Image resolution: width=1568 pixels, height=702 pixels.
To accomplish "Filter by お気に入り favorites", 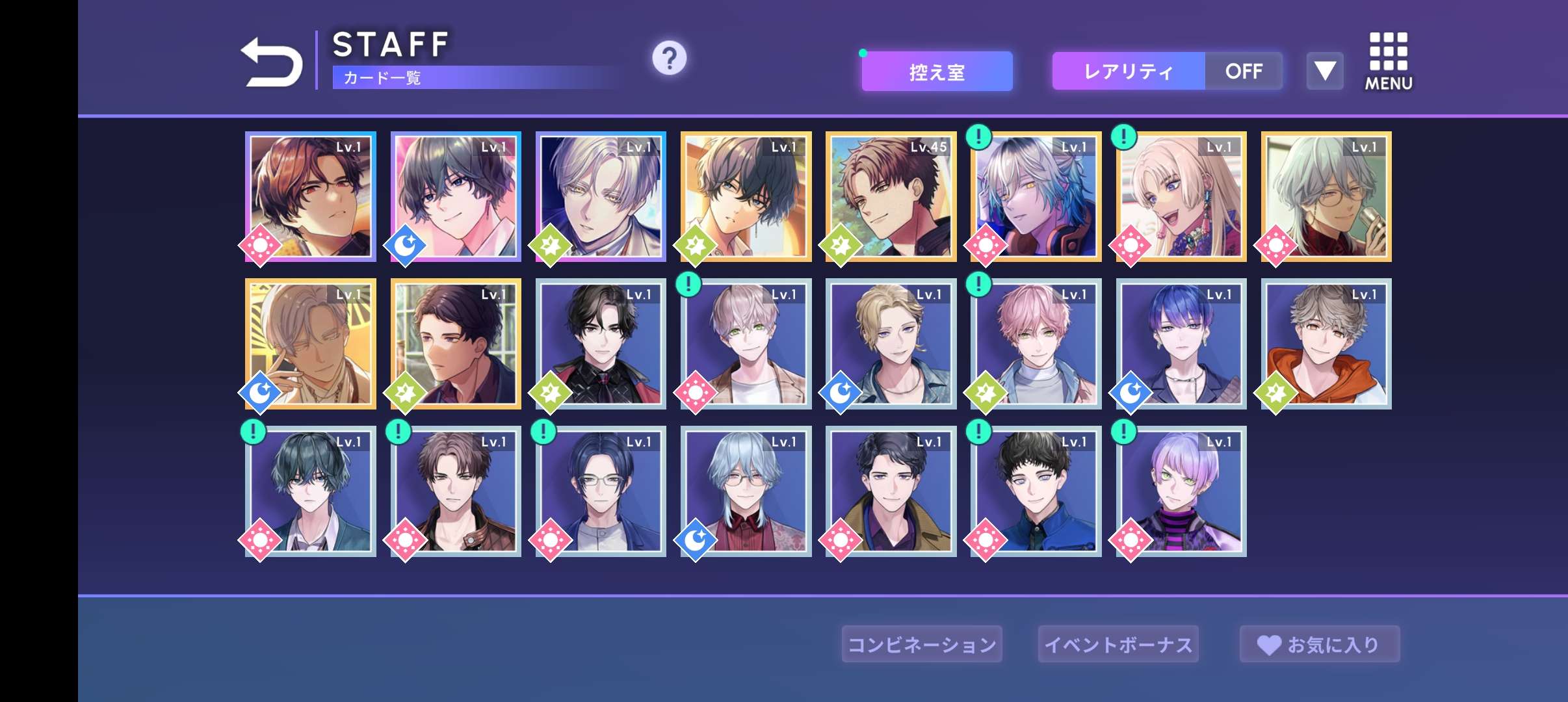I will 1319,644.
